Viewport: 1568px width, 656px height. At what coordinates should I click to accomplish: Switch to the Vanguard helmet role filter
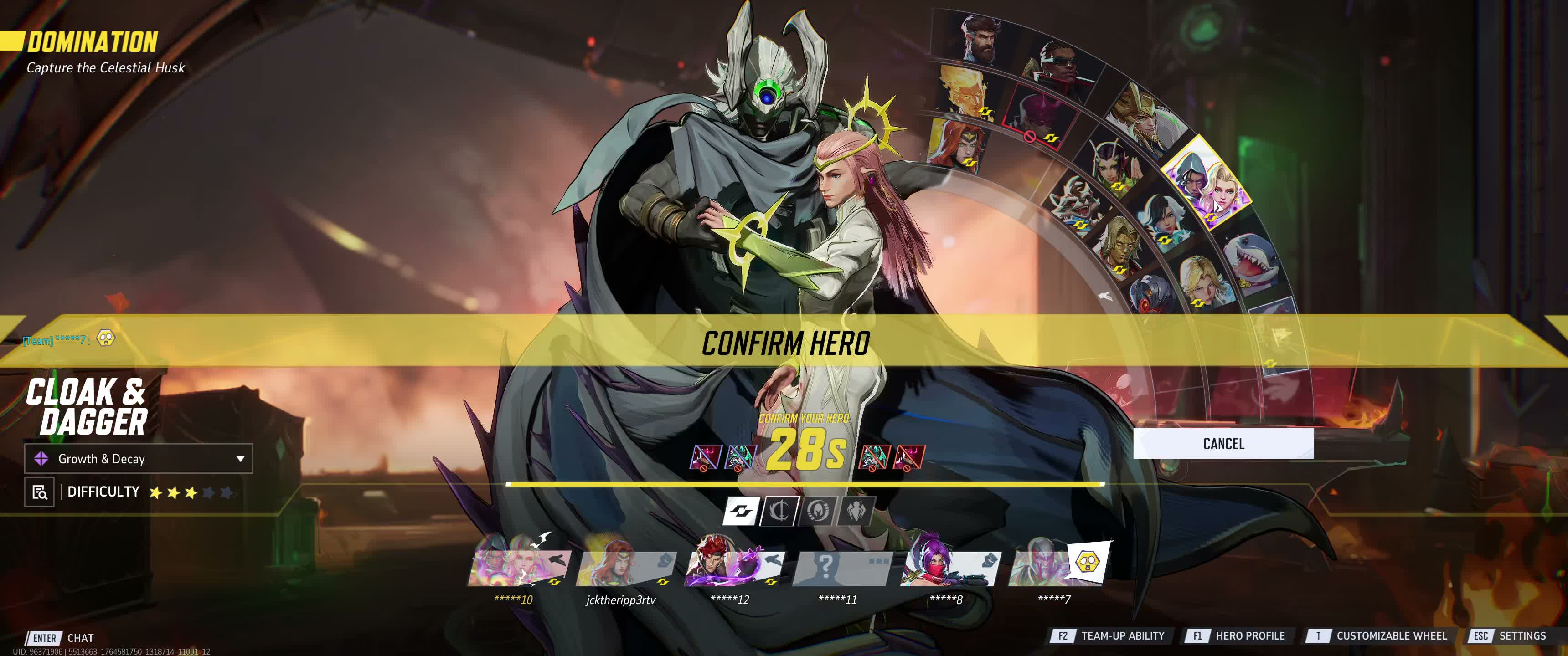[817, 511]
